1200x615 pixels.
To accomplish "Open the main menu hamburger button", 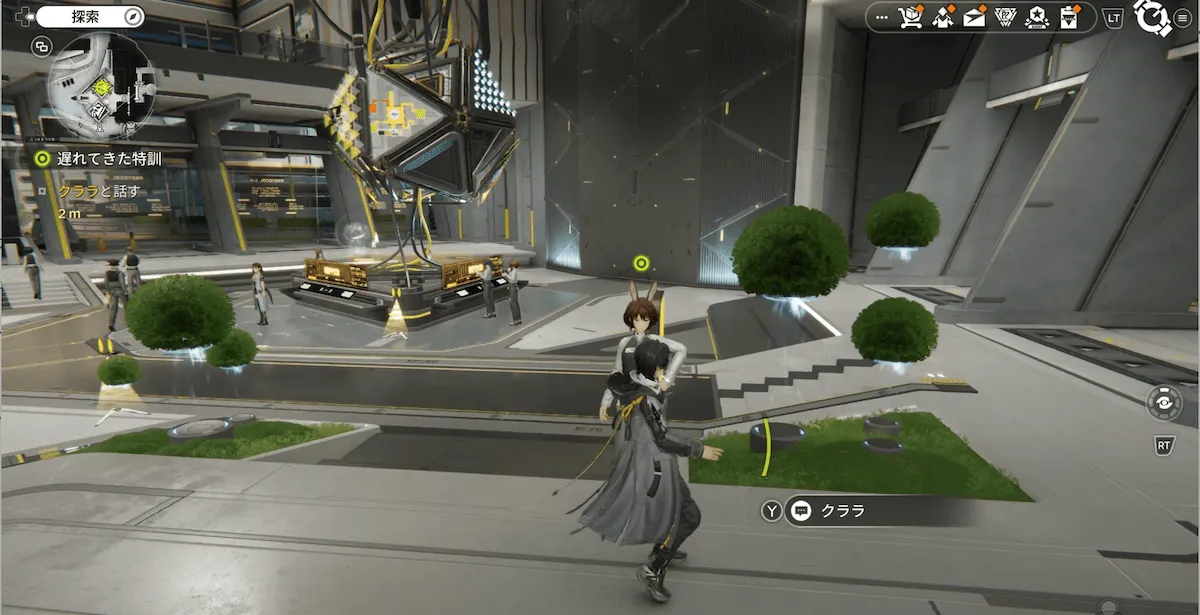I will click(x=1183, y=17).
